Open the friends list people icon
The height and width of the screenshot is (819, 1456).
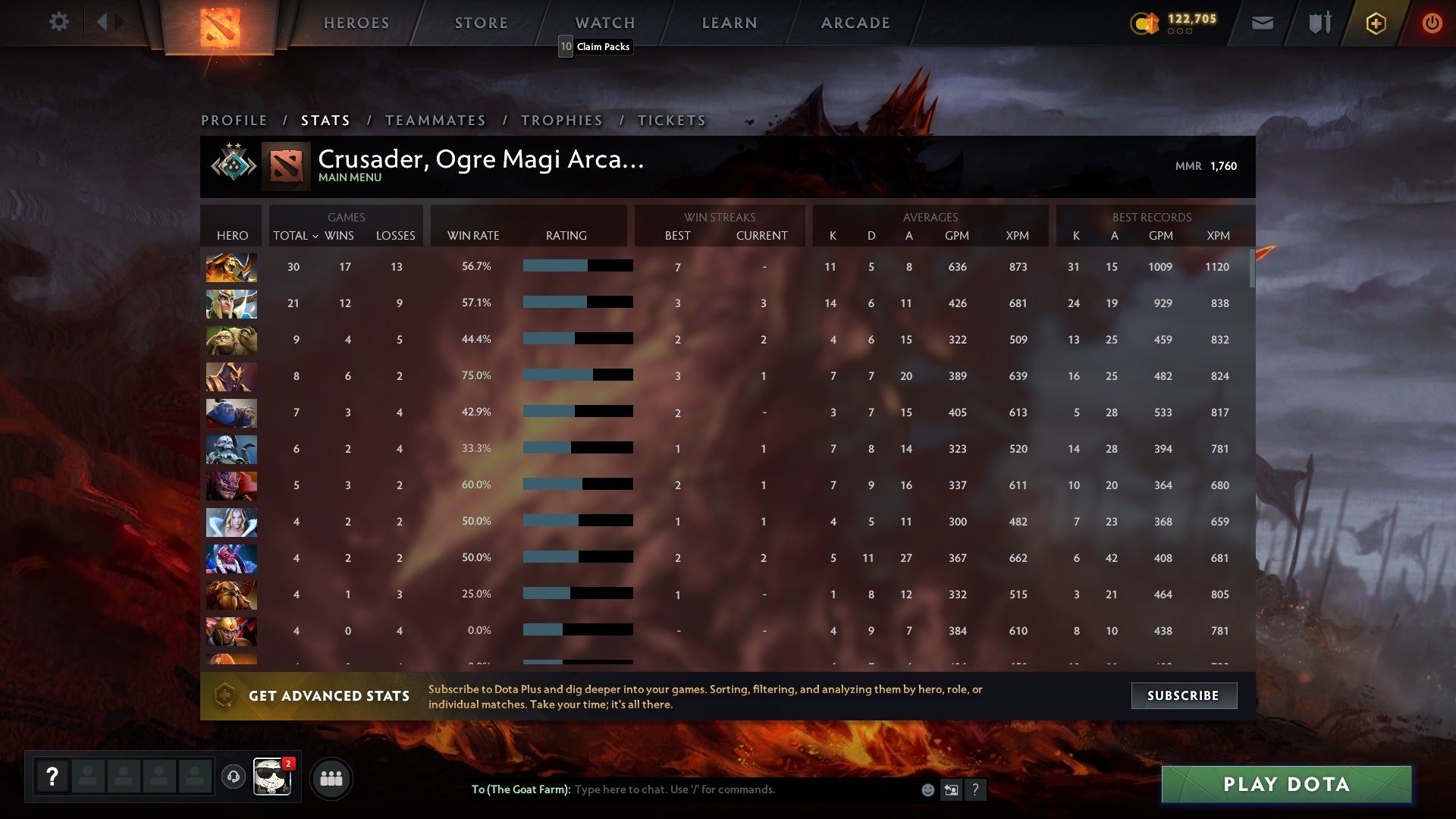coord(331,777)
